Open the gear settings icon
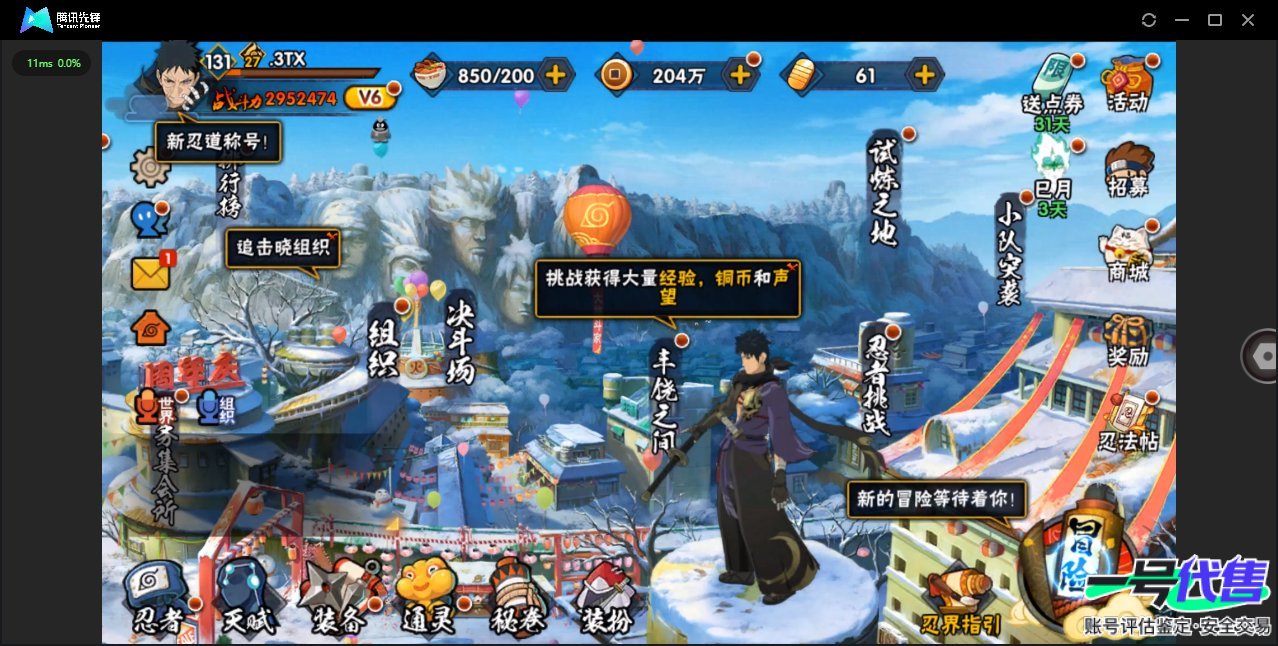The width and height of the screenshot is (1278, 646). (x=150, y=166)
